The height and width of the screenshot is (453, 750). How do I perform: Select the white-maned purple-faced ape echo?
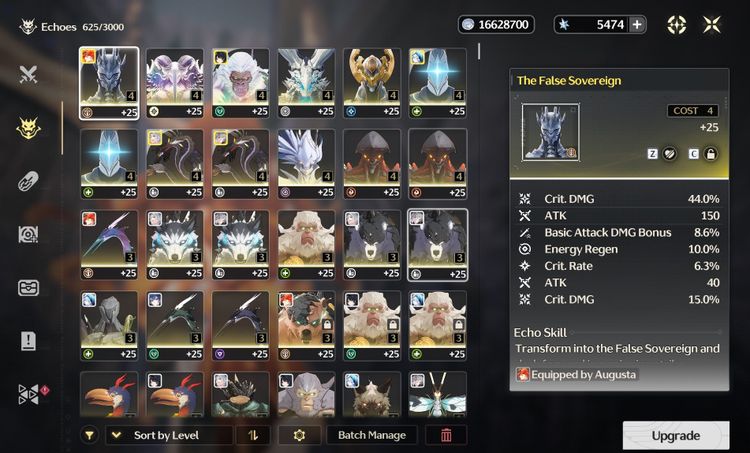240,82
